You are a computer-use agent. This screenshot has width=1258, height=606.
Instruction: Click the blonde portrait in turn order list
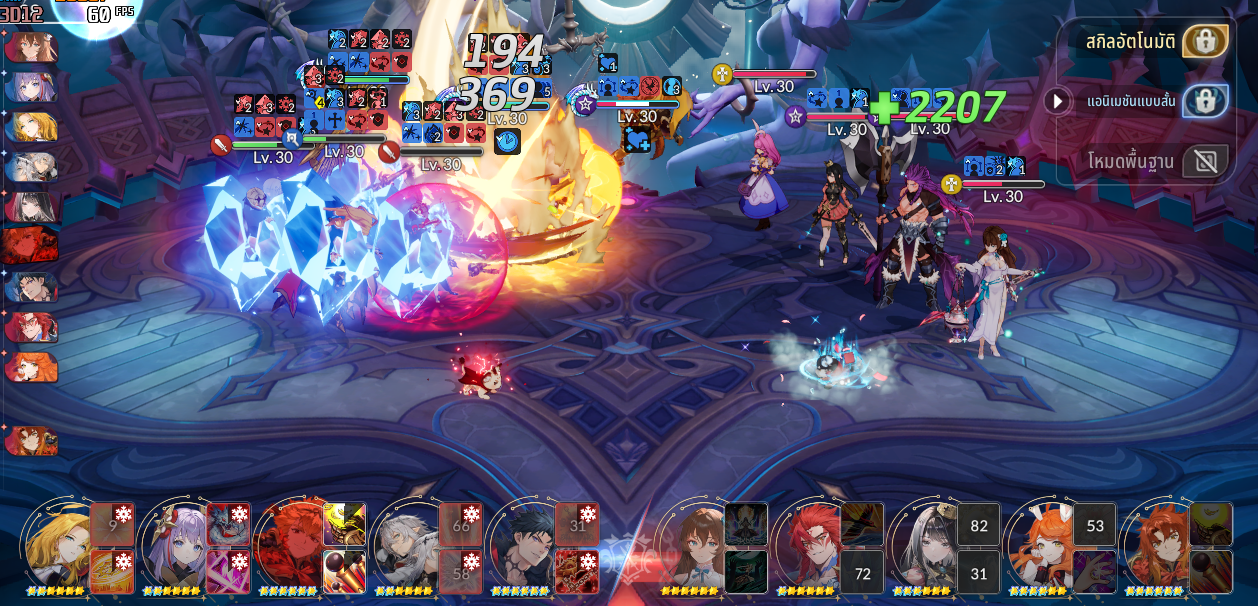[x=31, y=128]
